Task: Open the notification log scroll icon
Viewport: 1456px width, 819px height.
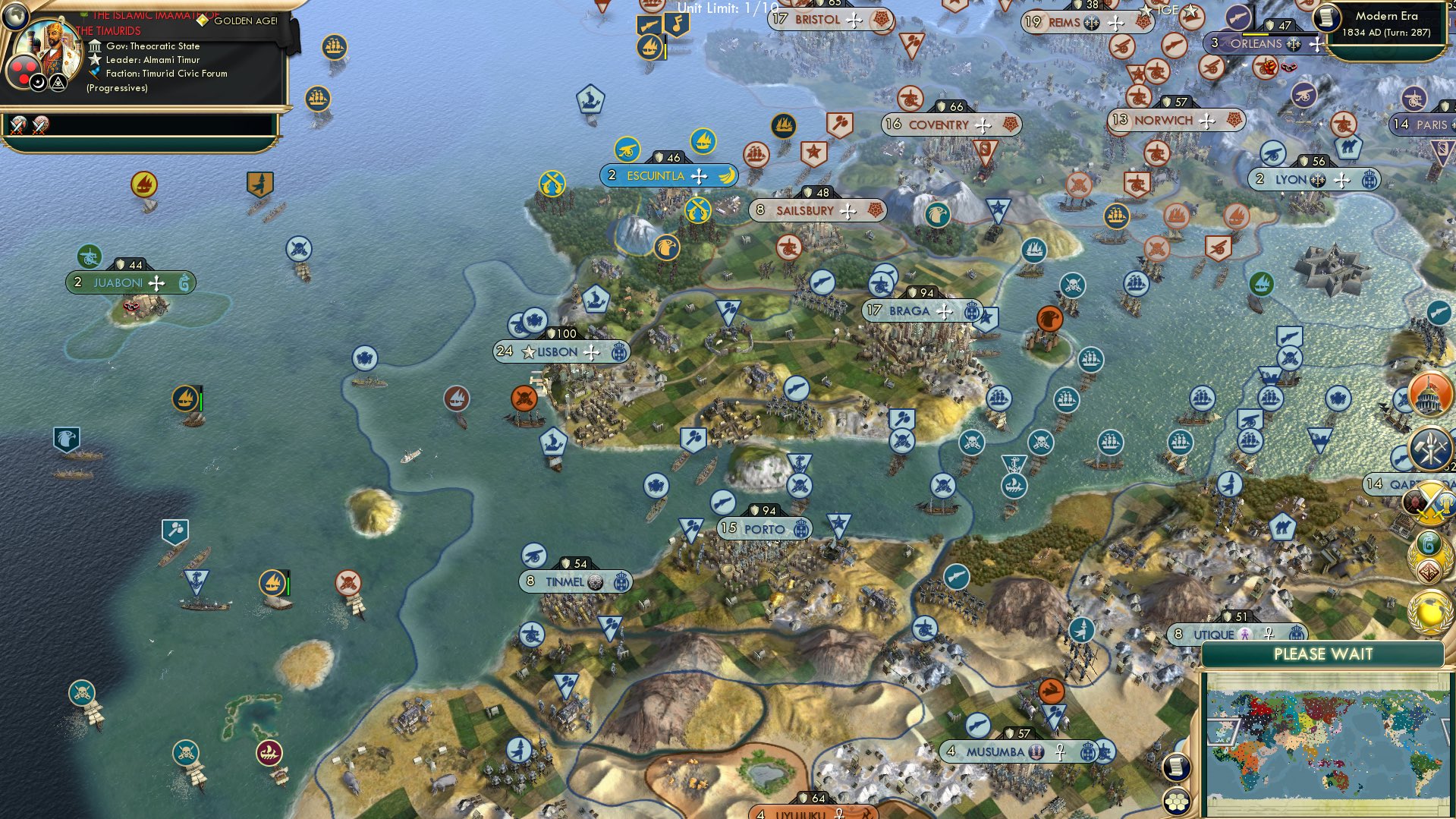Action: pos(1177,768)
